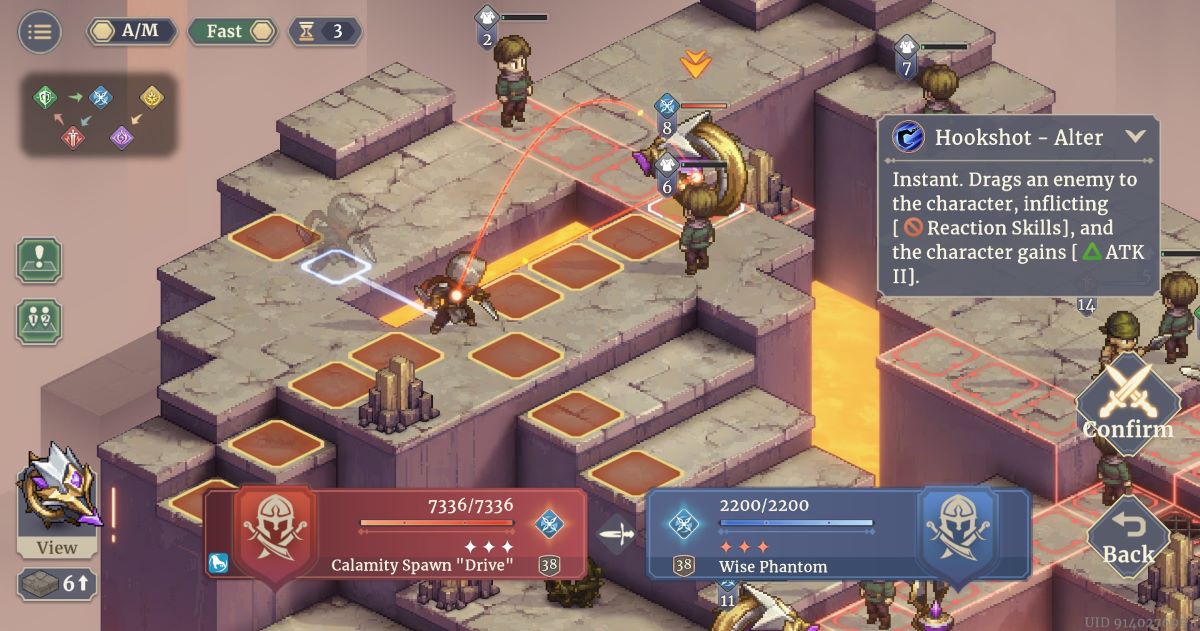Select the Wise Phantom info panel
The height and width of the screenshot is (631, 1200).
coord(838,533)
